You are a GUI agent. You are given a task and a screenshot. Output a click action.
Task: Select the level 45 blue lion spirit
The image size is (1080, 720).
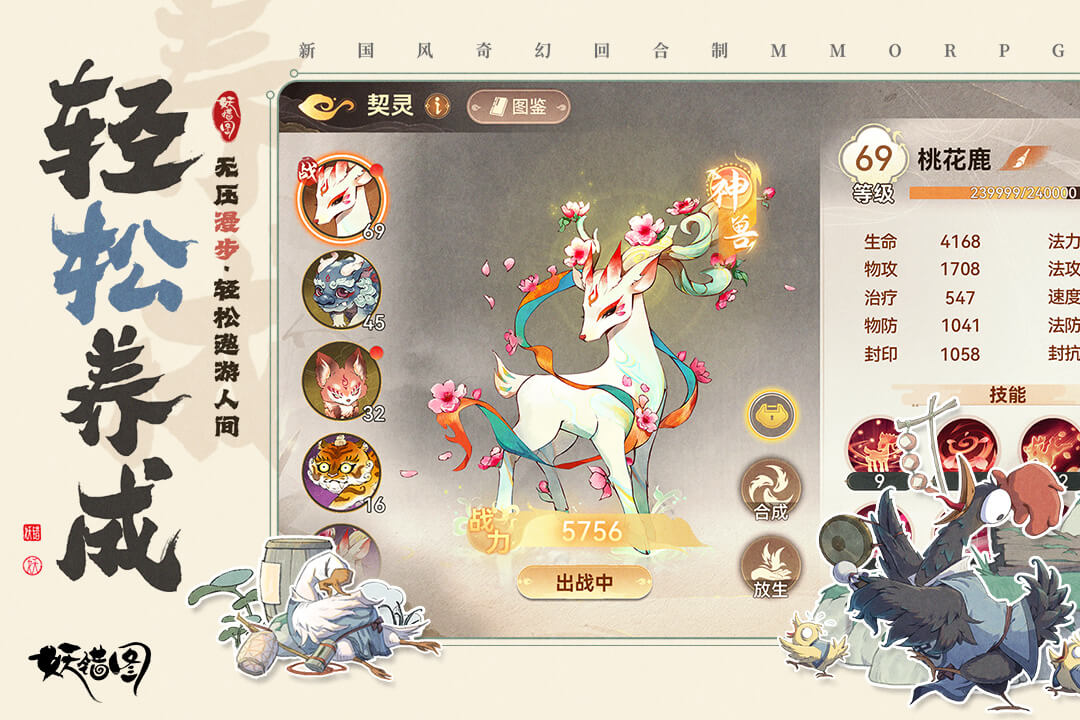(341, 290)
